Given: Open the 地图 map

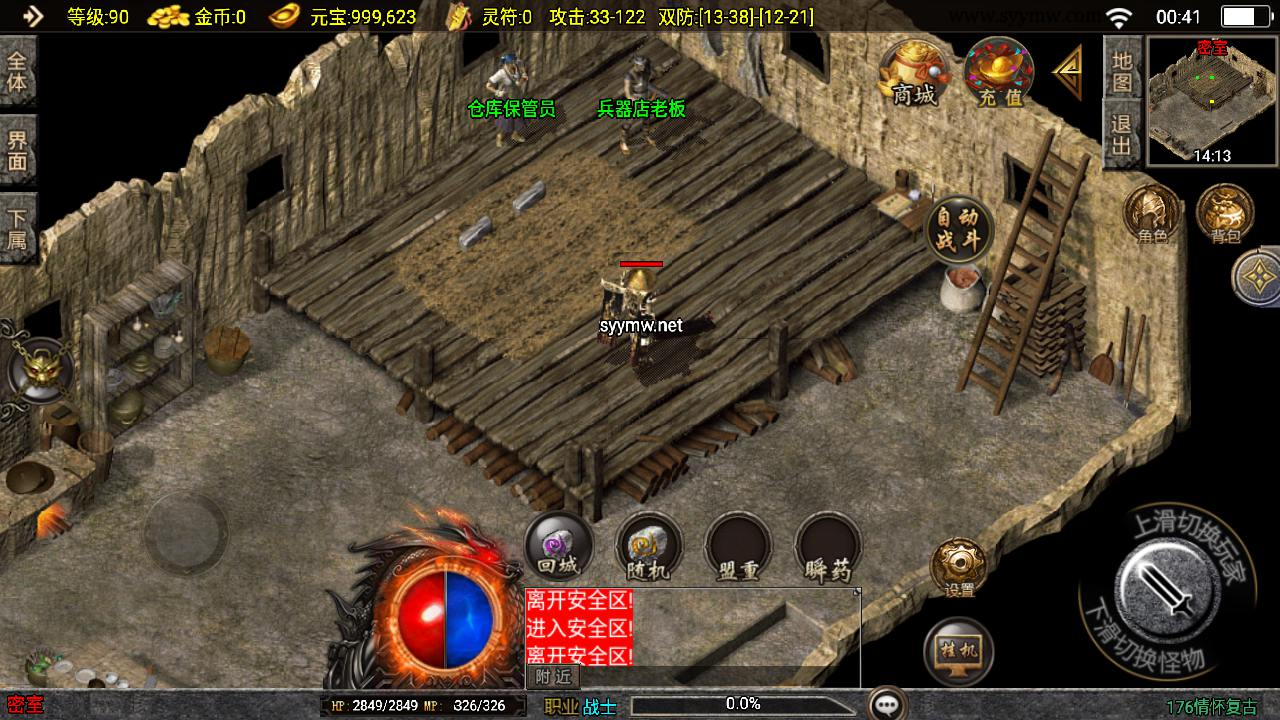Looking at the screenshot, I should point(1122,69).
